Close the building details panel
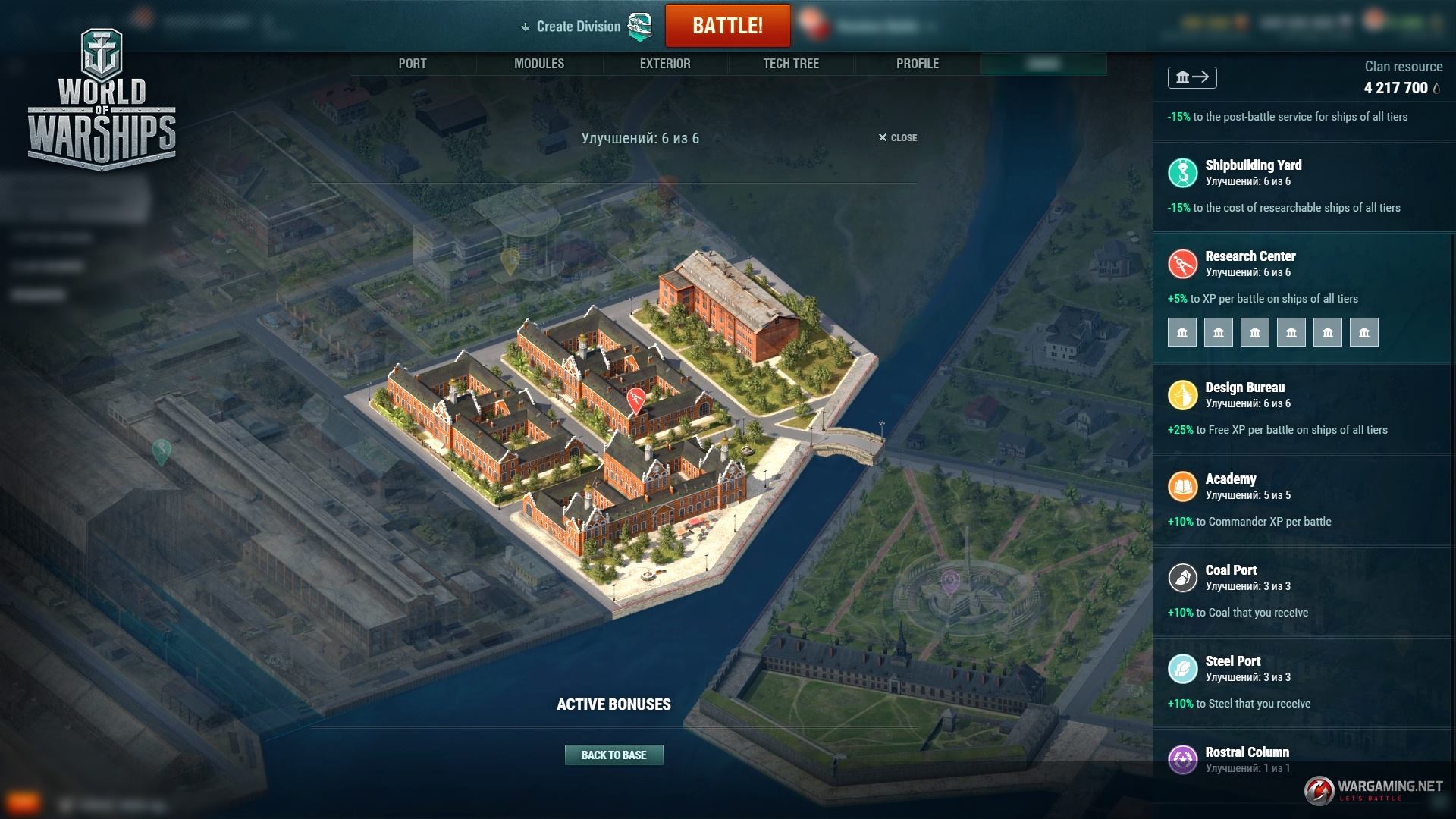This screenshot has height=819, width=1456. 898,138
